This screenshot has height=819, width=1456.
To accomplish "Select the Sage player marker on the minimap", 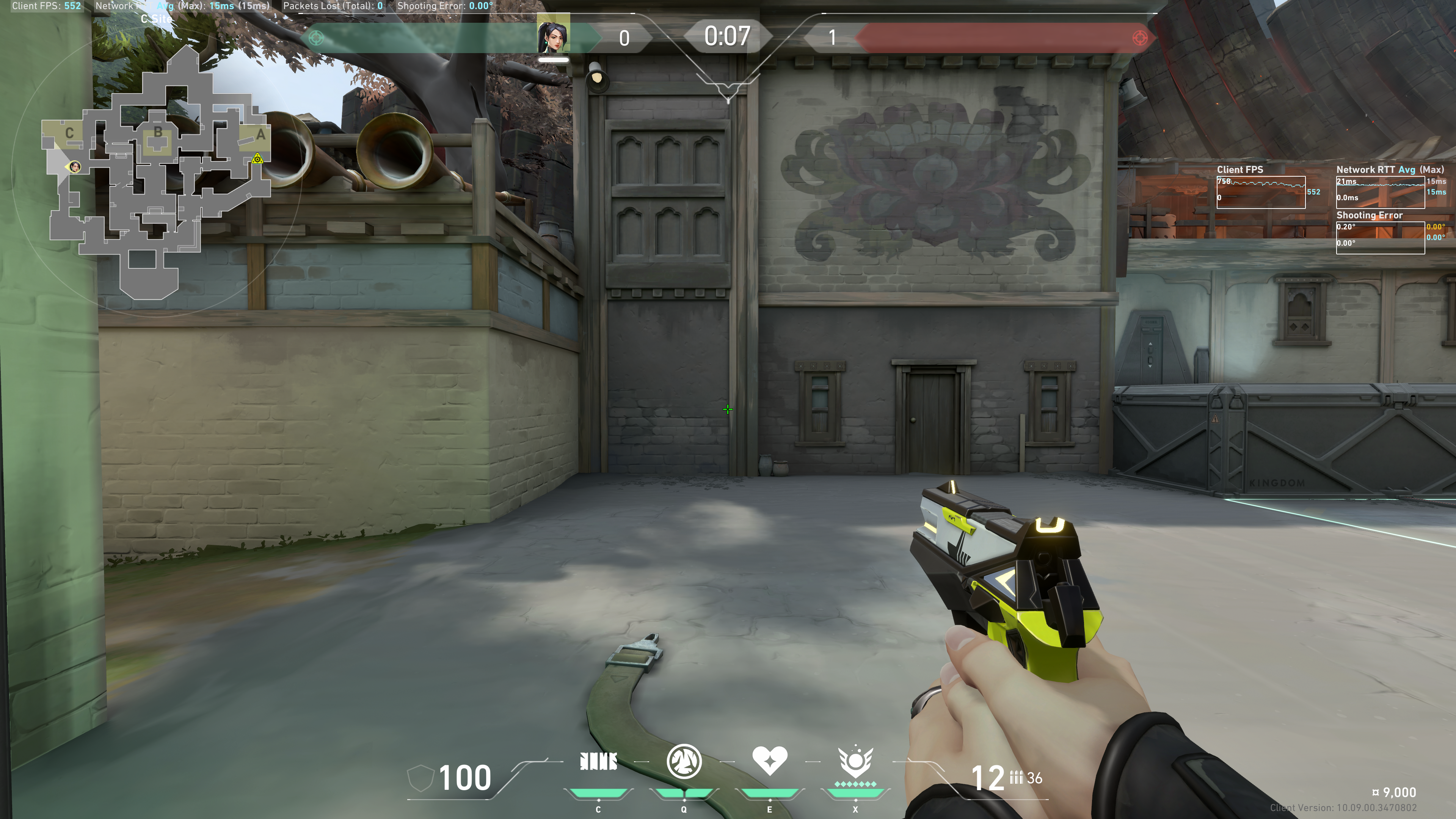I will click(75, 166).
